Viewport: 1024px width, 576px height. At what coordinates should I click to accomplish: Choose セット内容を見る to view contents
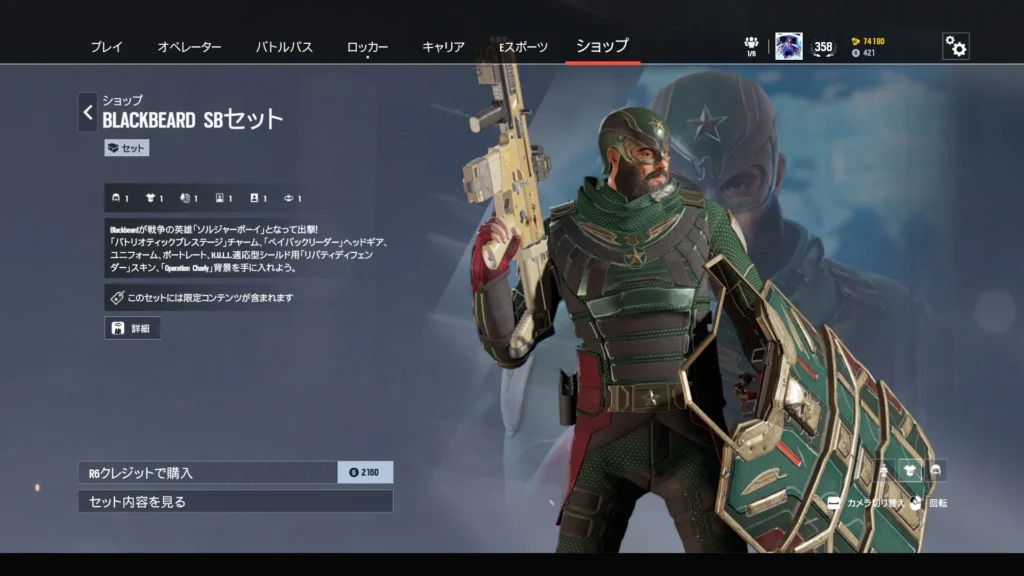coord(235,501)
